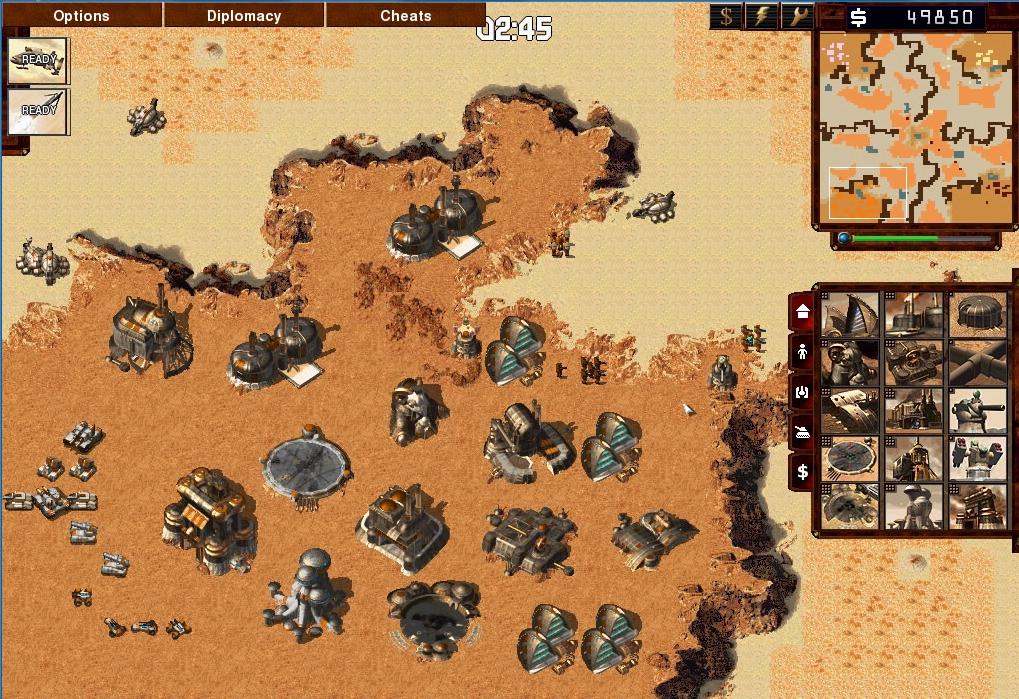Open the tank vehicles production tab

tap(801, 432)
